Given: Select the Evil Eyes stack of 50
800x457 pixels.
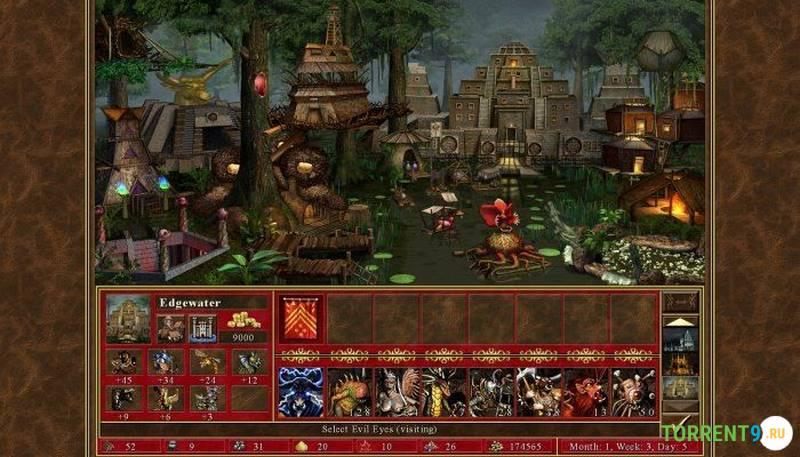Looking at the screenshot, I should pyautogui.click(x=635, y=392).
